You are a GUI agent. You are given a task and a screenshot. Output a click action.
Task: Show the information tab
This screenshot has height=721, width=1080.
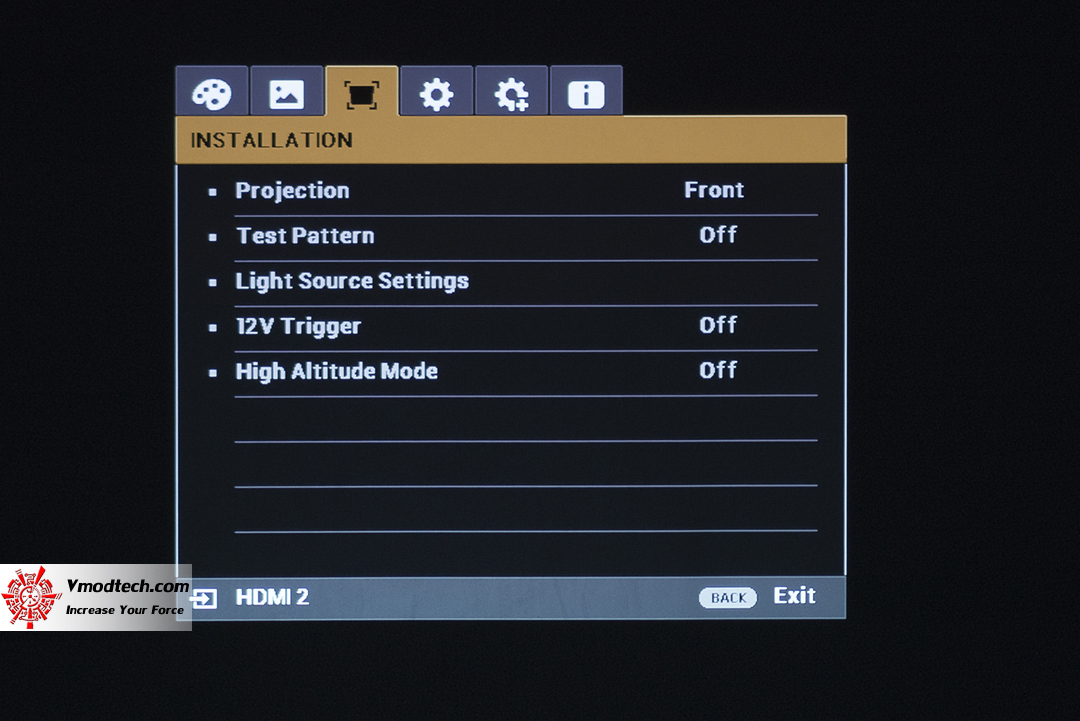point(586,94)
